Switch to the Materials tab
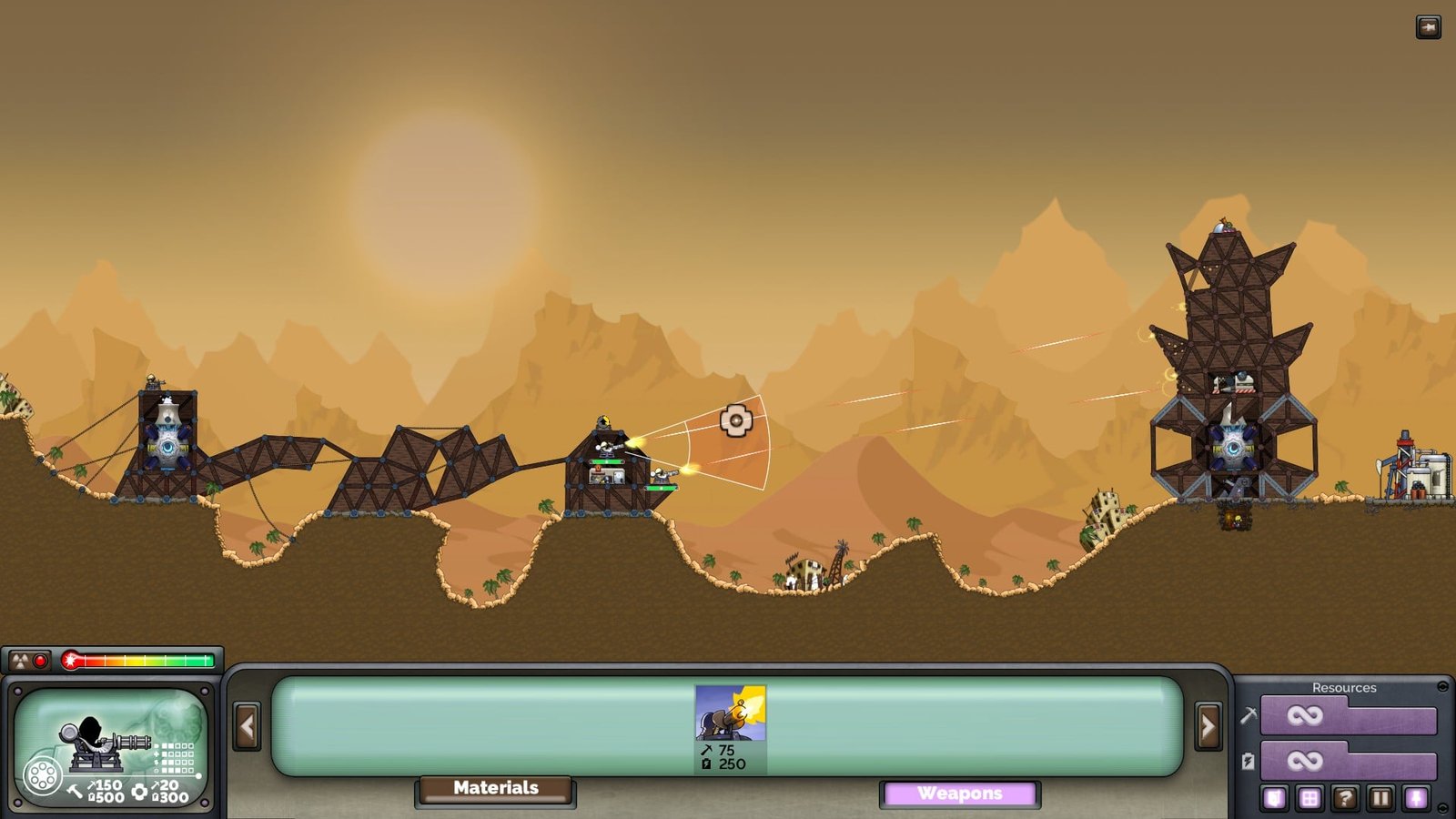Viewport: 1456px width, 819px height. click(496, 789)
